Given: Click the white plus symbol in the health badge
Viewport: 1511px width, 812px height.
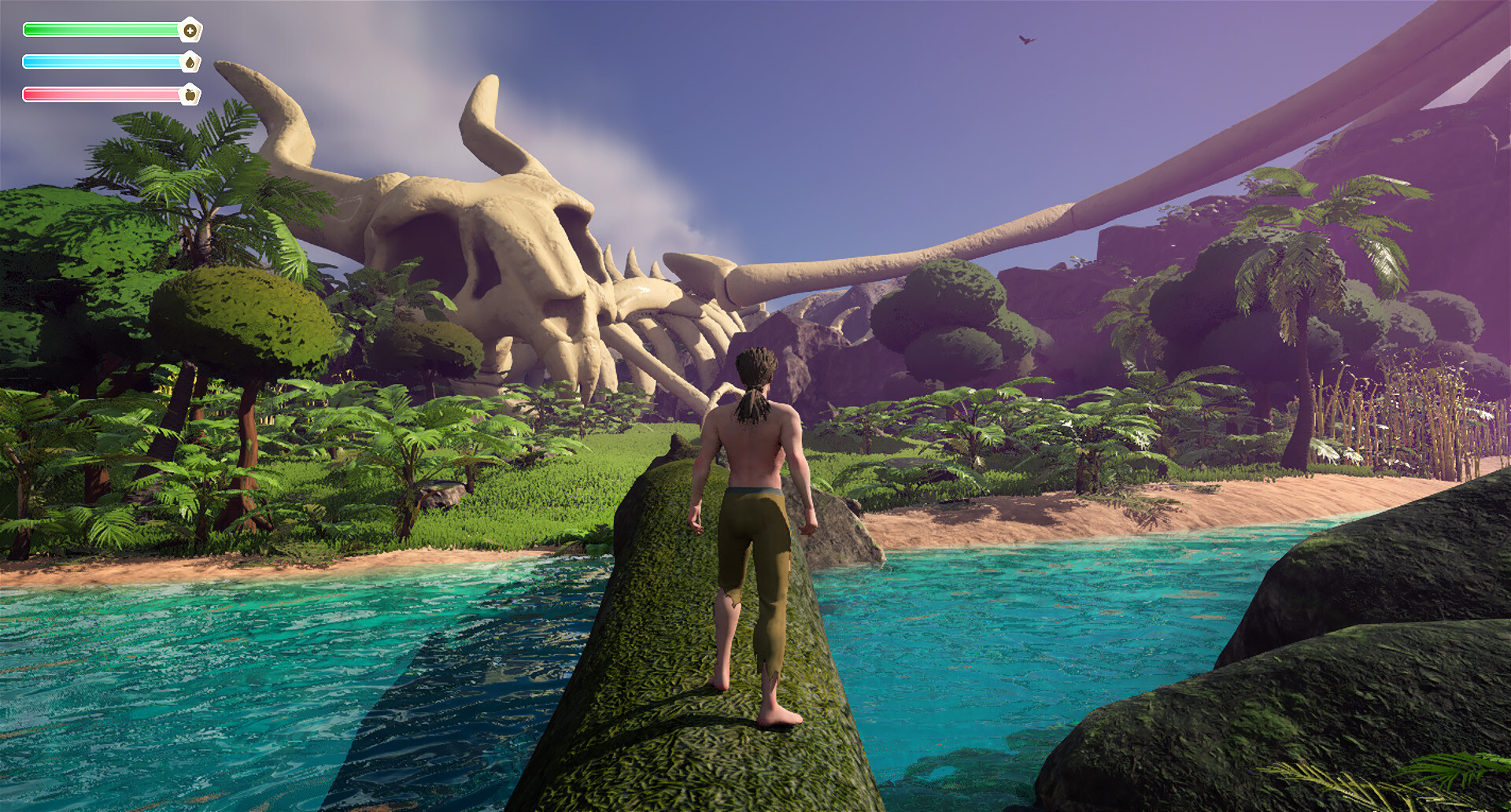Looking at the screenshot, I should click(191, 31).
